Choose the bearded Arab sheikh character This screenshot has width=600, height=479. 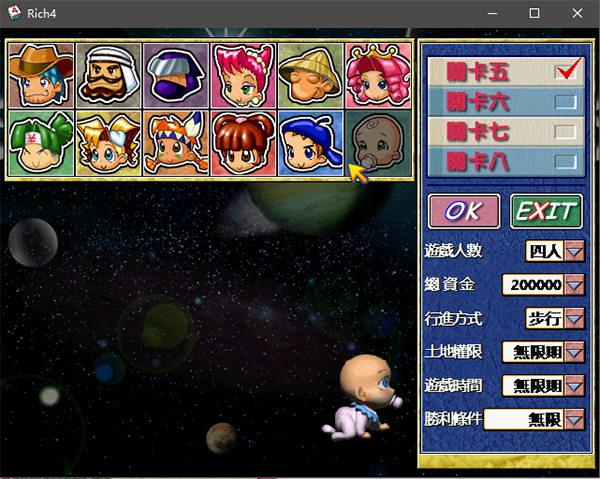[x=108, y=75]
